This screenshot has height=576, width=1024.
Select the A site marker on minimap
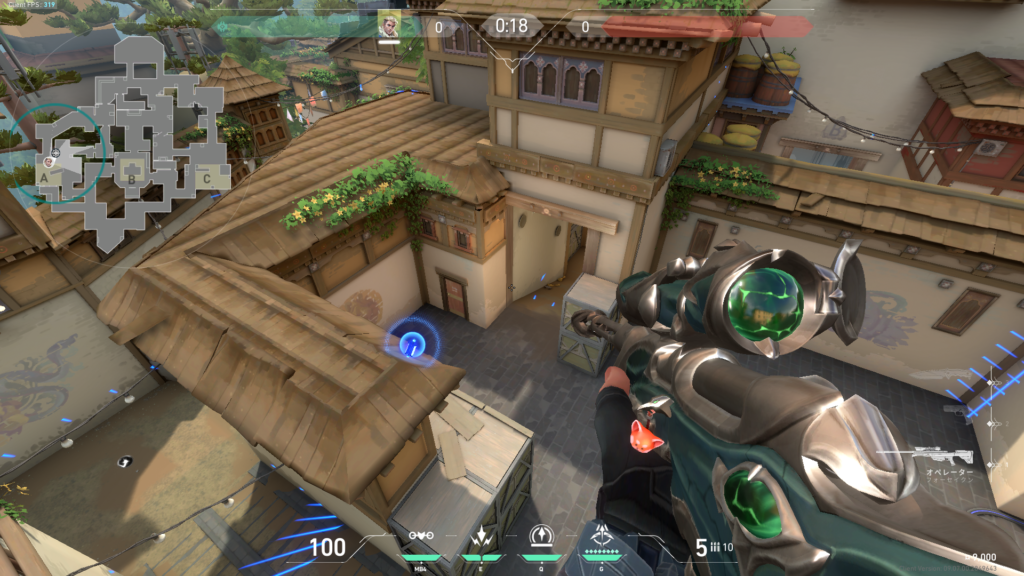(x=44, y=177)
